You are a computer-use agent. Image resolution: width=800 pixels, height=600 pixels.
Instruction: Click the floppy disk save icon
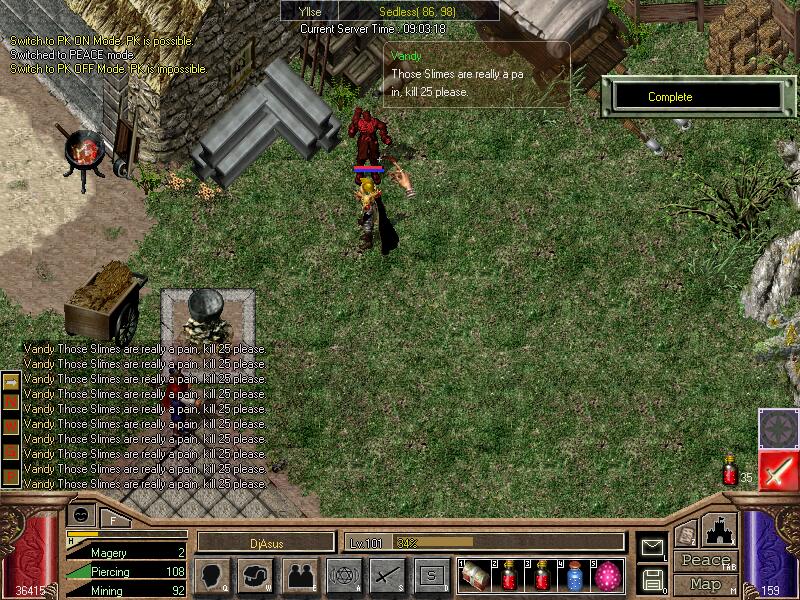652,578
